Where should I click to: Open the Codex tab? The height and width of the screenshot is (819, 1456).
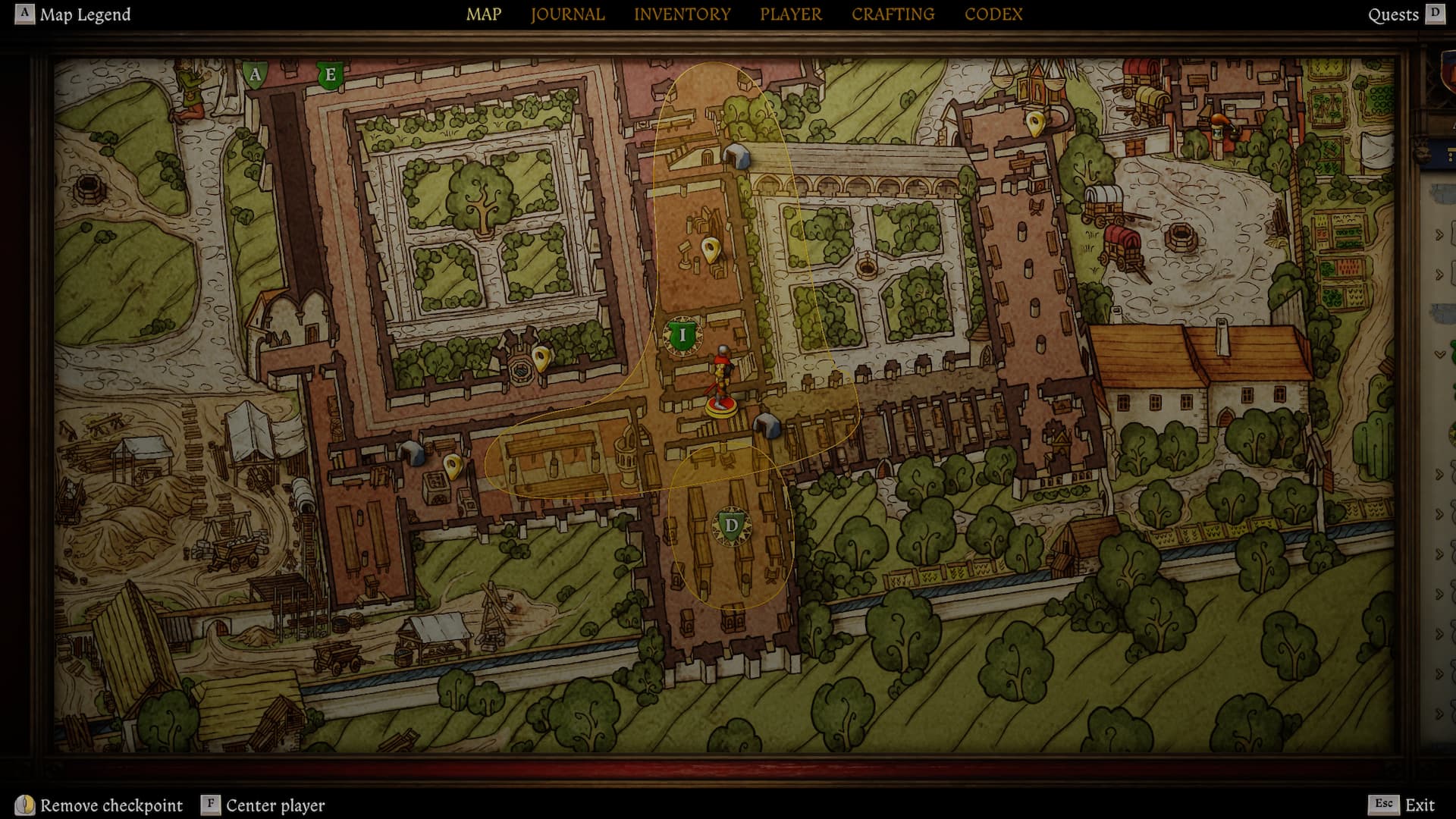coord(993,14)
